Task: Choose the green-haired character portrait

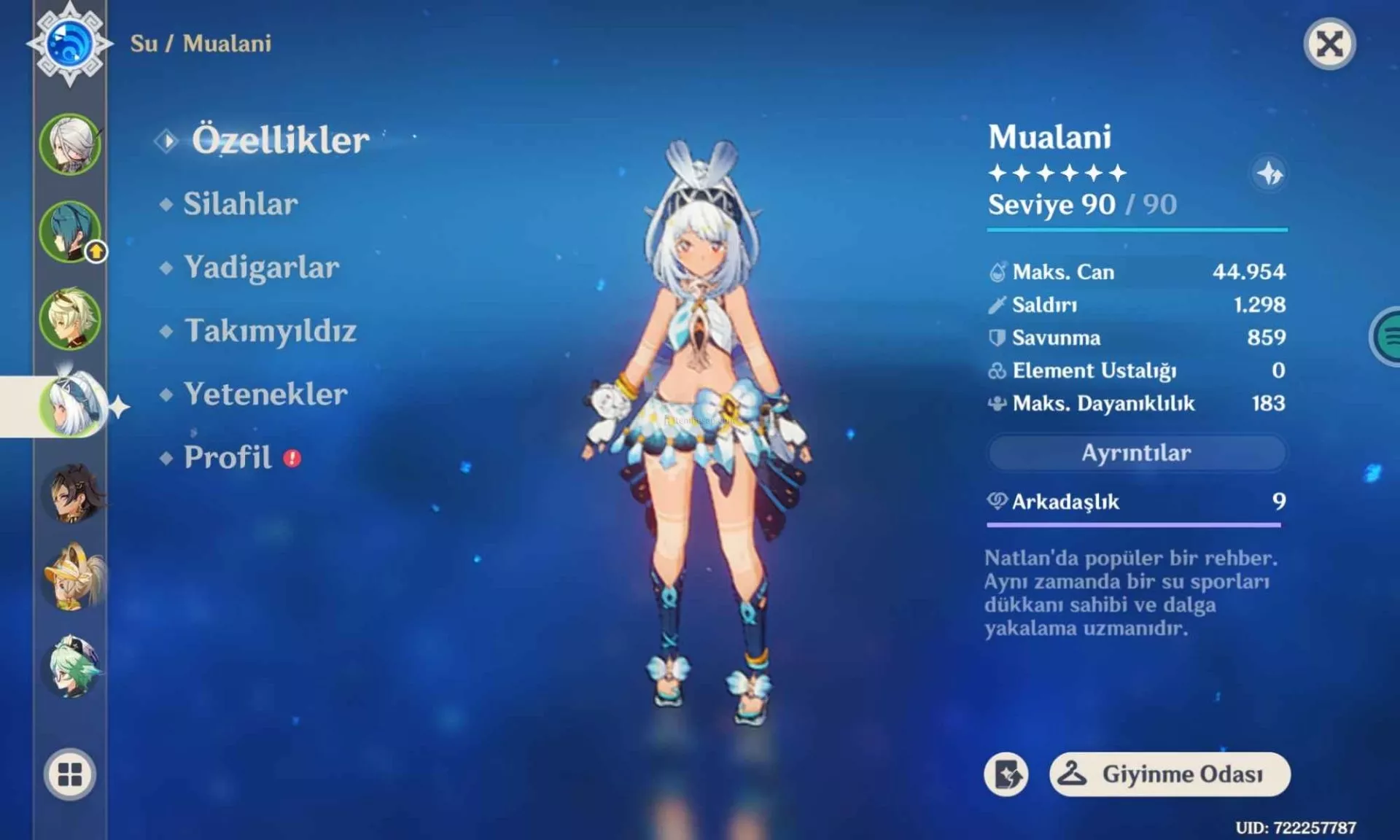Action: (x=71, y=666)
